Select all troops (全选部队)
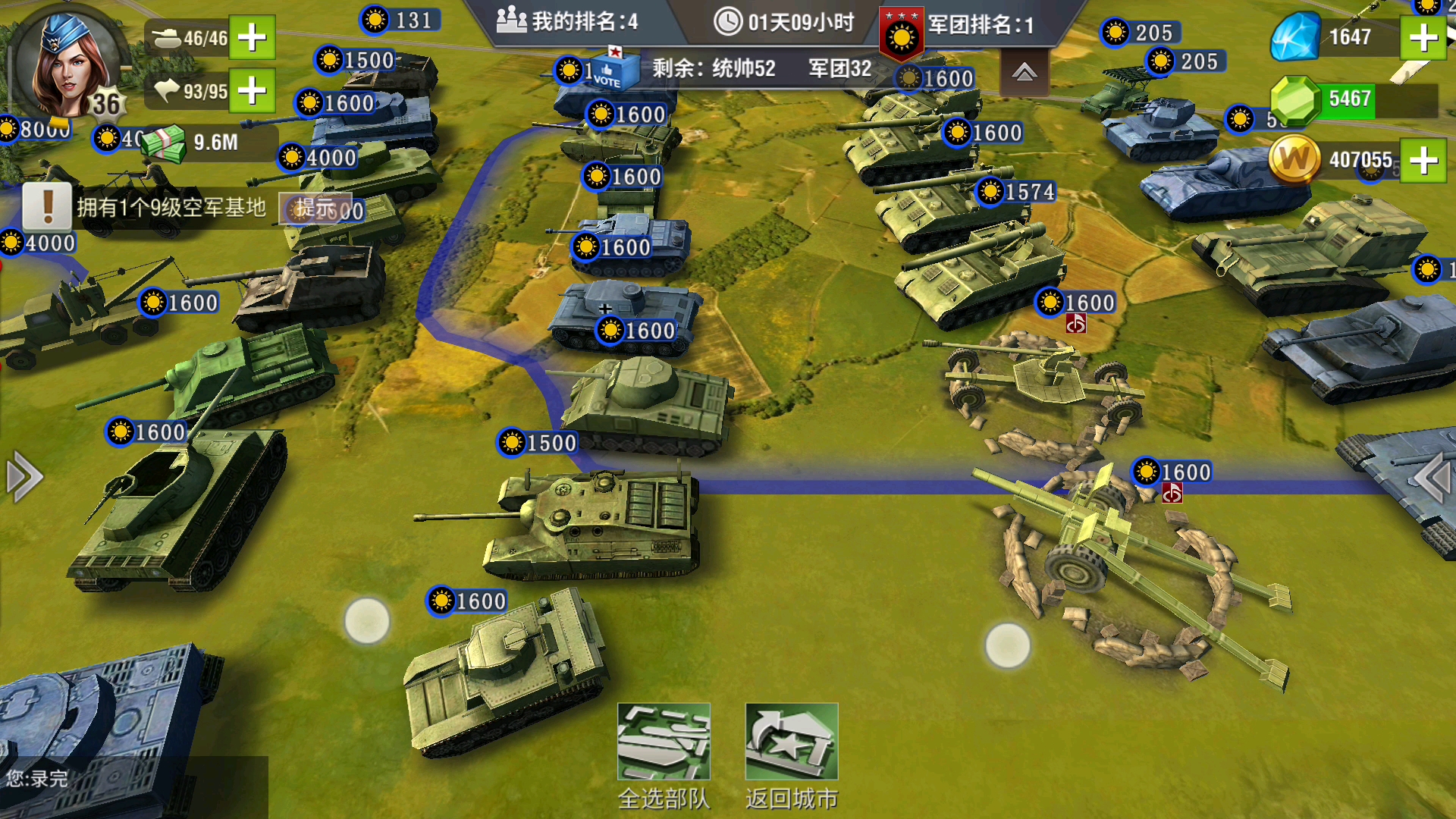The image size is (1456, 819). (664, 755)
